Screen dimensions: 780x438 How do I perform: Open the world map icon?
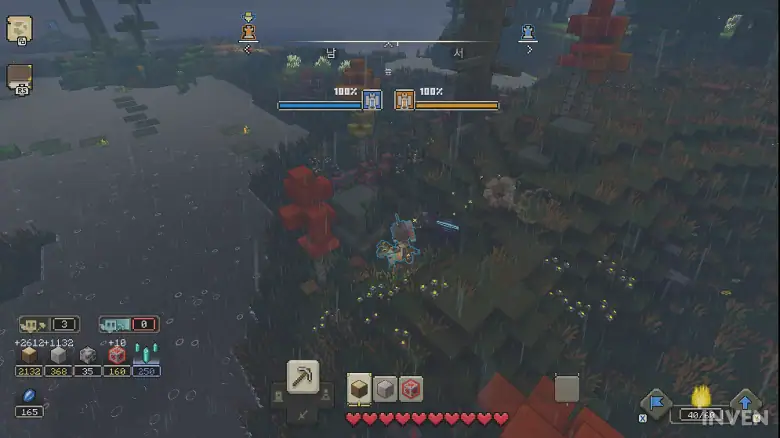19,29
